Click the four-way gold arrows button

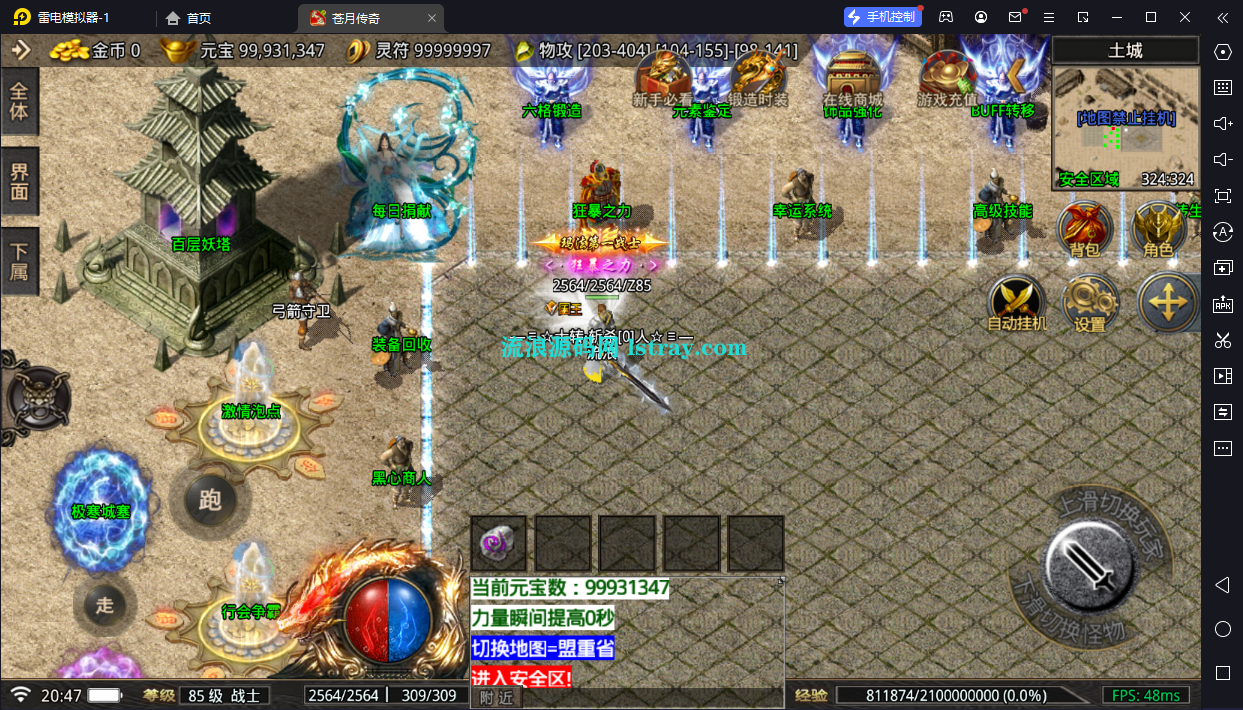point(1167,302)
